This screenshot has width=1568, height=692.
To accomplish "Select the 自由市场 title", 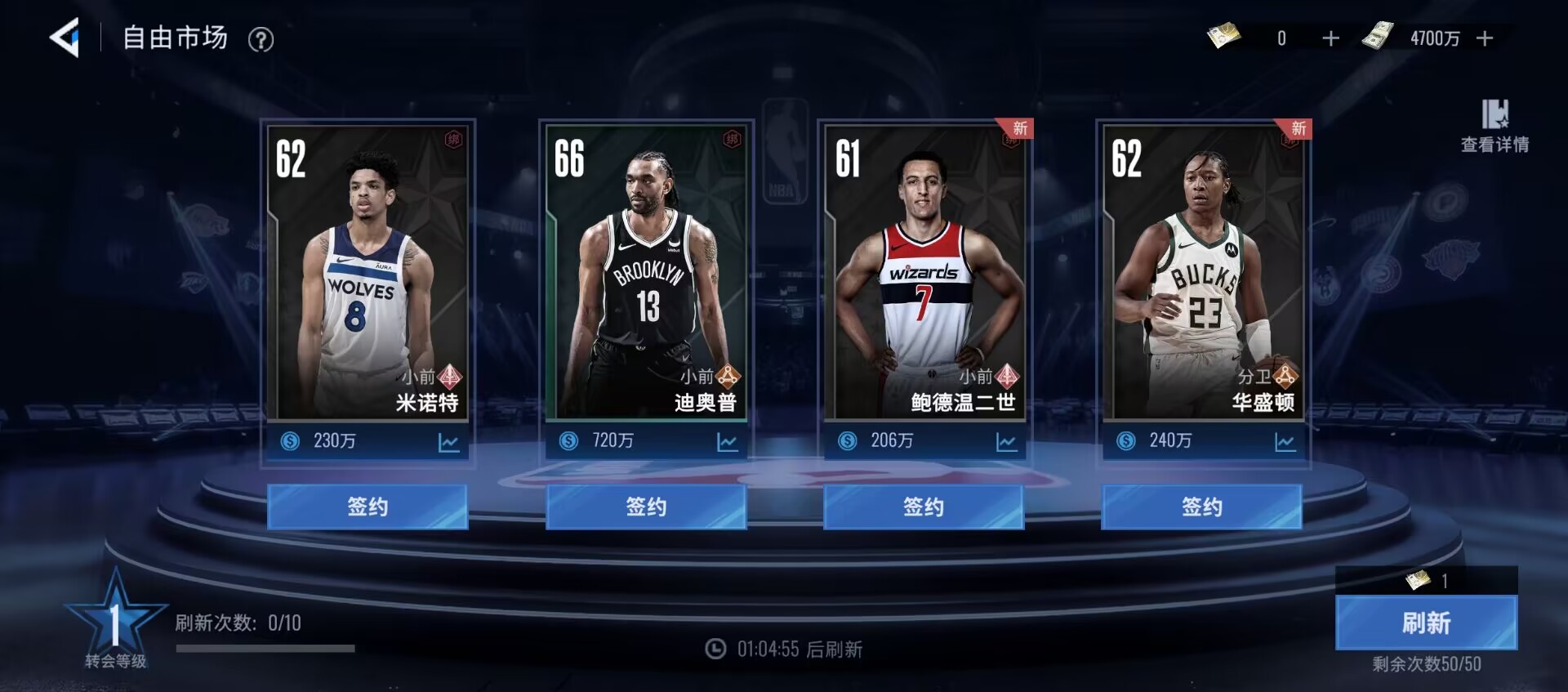I will pyautogui.click(x=174, y=38).
